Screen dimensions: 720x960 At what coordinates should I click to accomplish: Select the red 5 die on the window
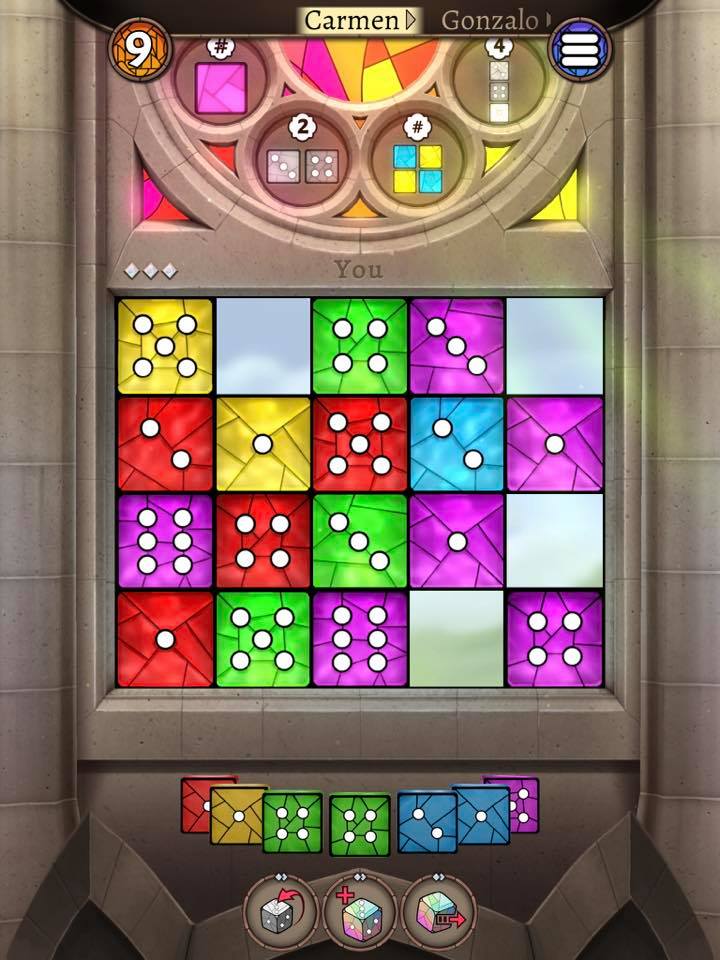click(359, 444)
